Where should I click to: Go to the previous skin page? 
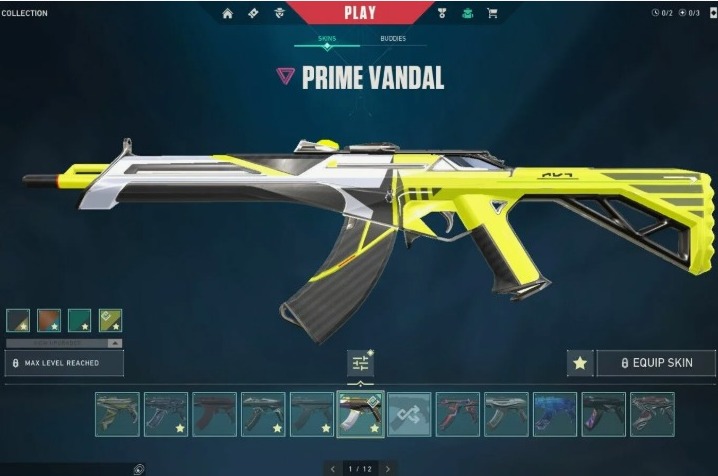point(332,468)
